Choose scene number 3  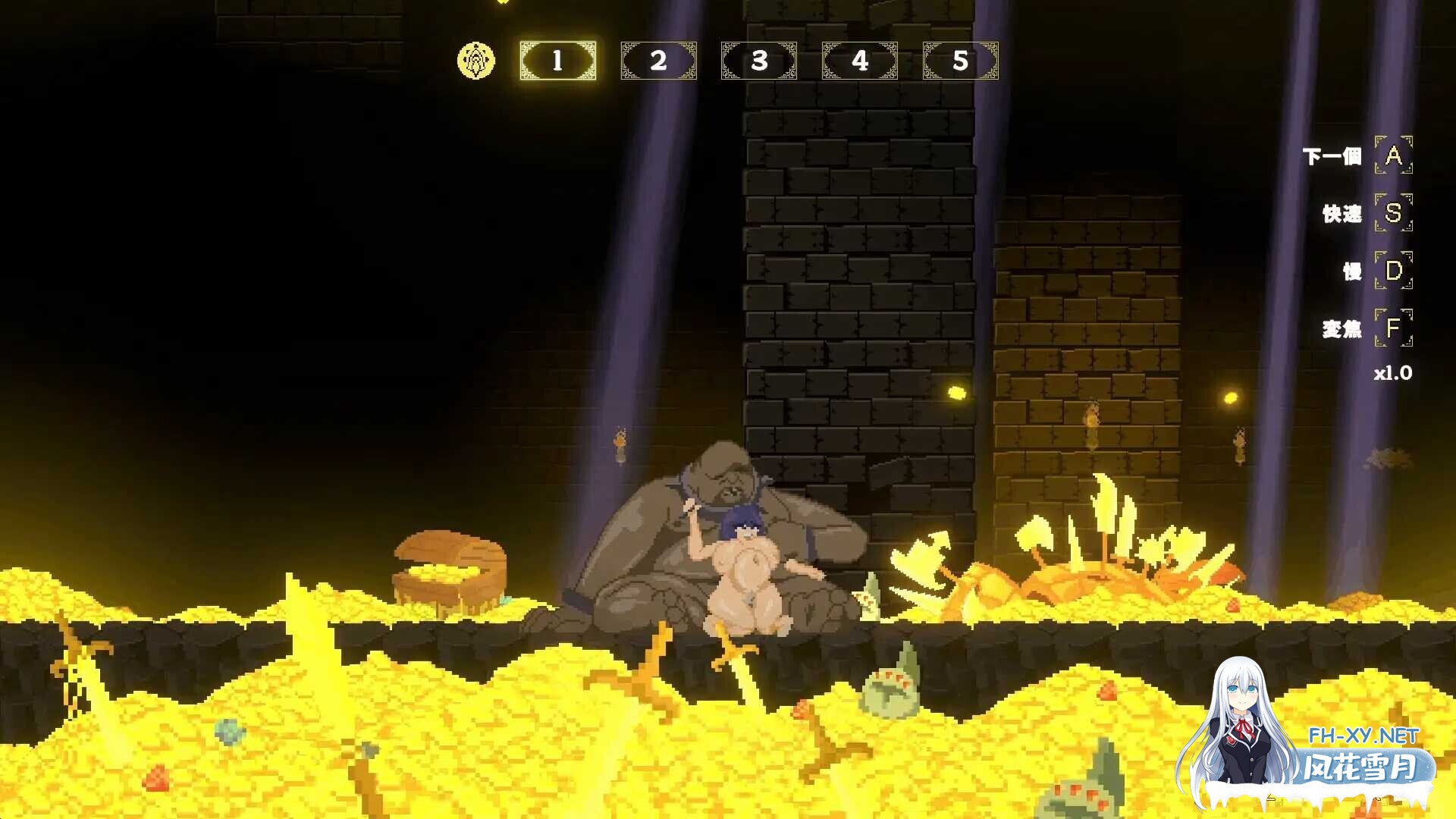[x=759, y=61]
